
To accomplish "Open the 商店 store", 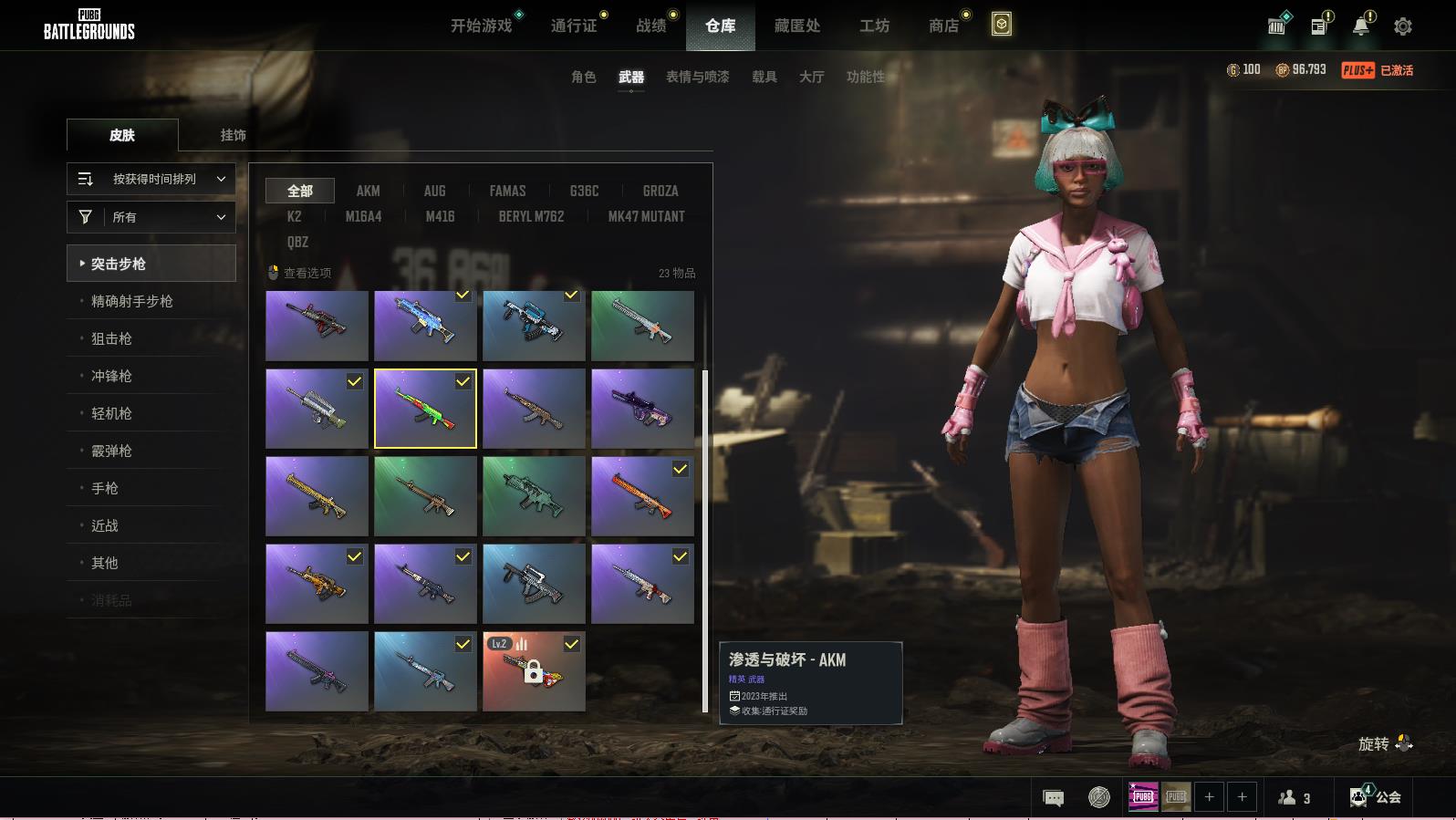I will click(x=943, y=26).
